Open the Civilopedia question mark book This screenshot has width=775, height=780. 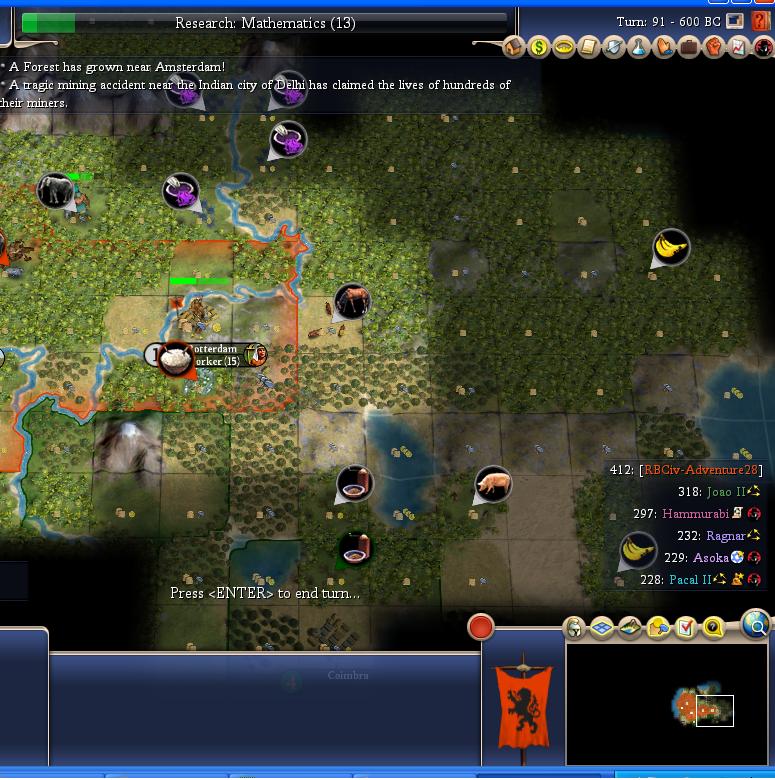761,22
